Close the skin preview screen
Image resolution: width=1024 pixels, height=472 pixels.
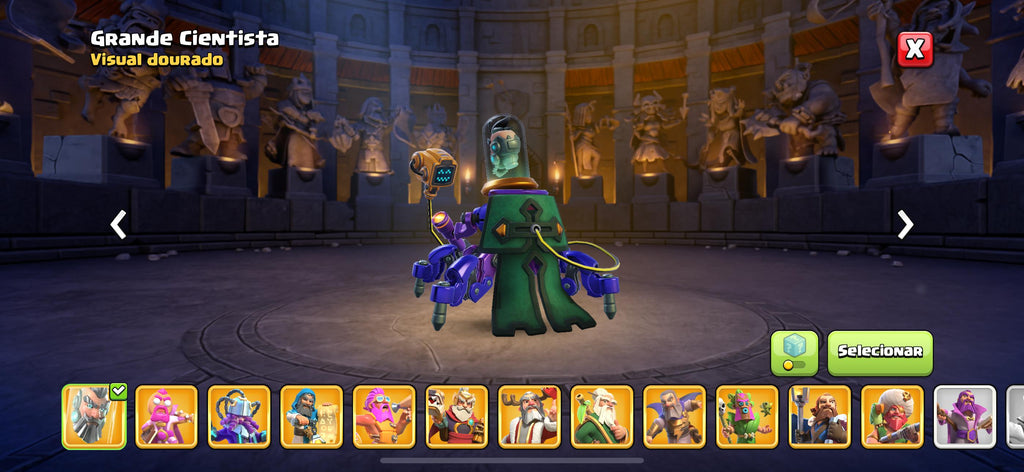(x=914, y=49)
